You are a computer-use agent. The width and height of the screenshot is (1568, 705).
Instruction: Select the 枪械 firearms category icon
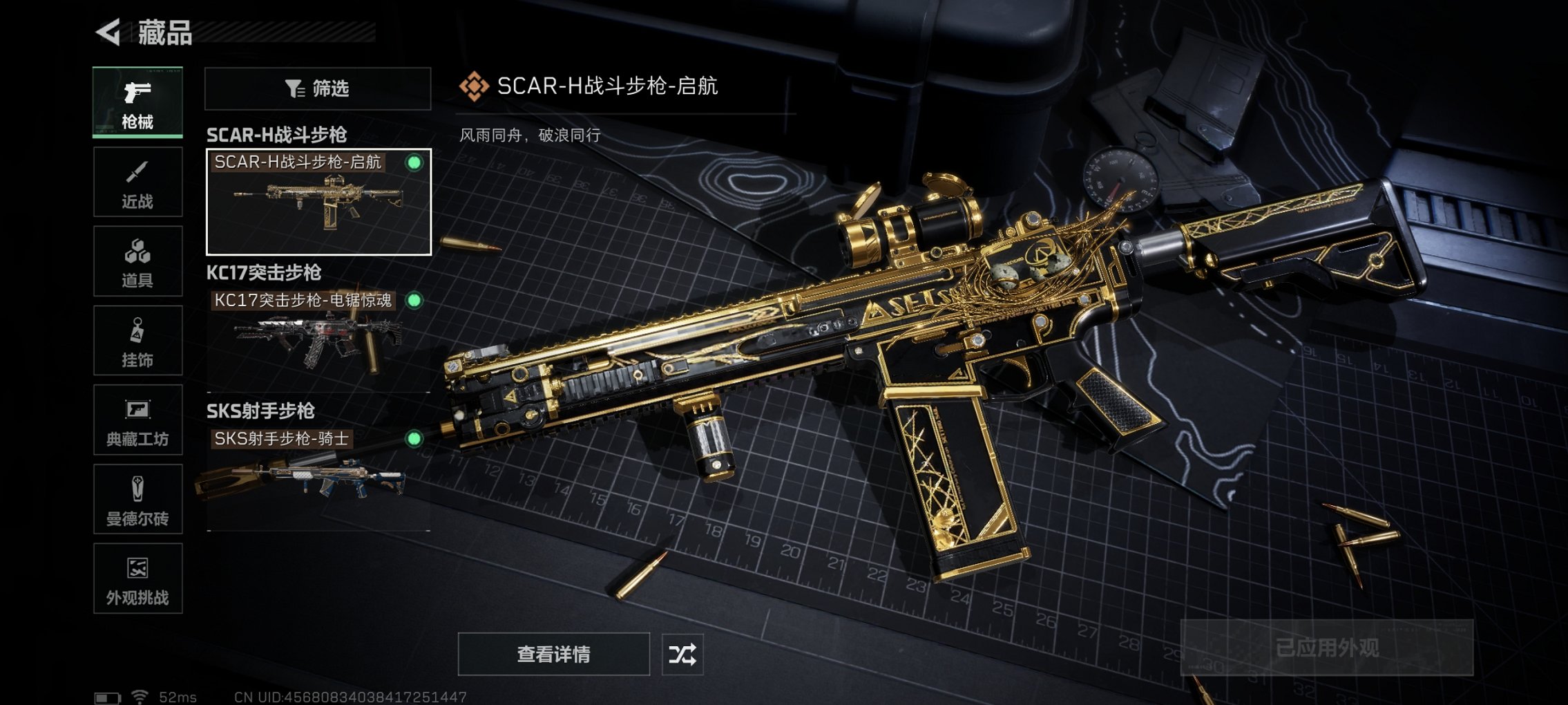point(137,102)
